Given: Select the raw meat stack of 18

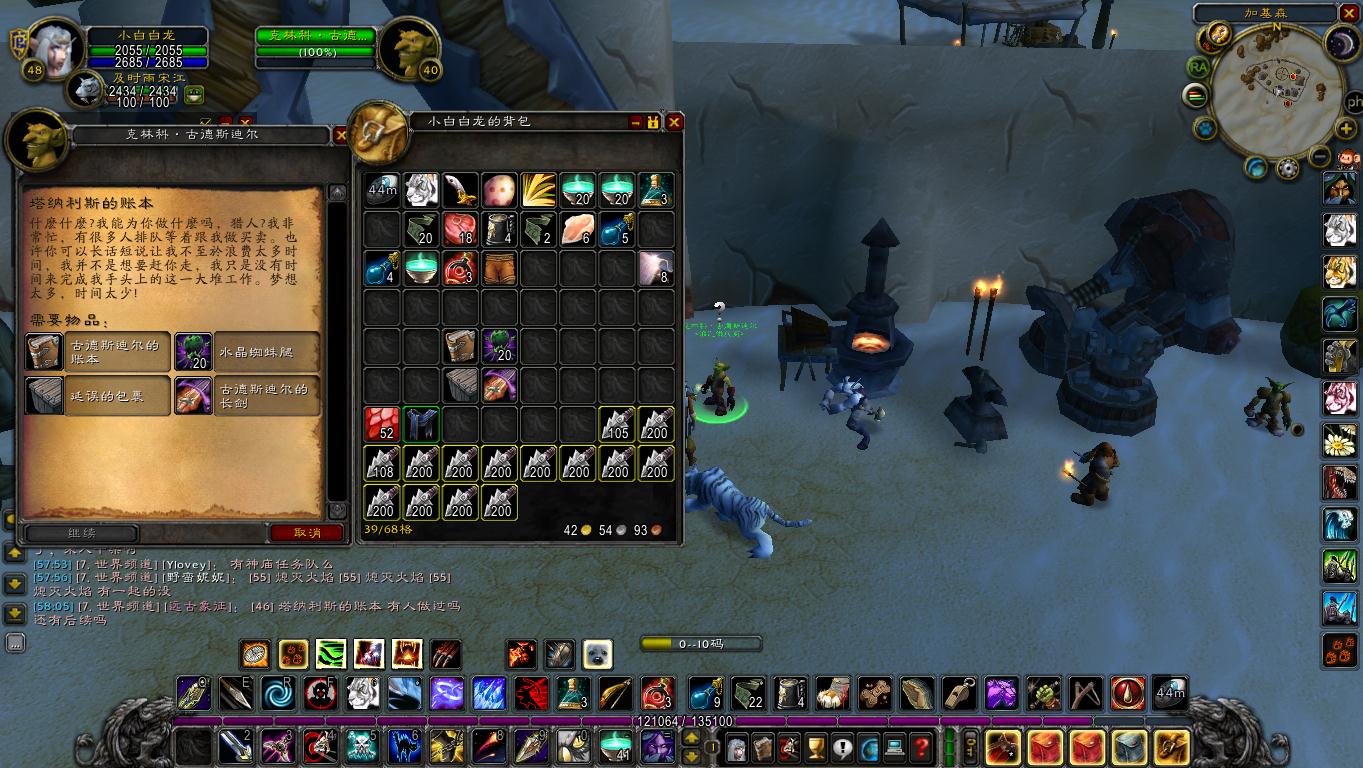Looking at the screenshot, I should pos(460,230).
